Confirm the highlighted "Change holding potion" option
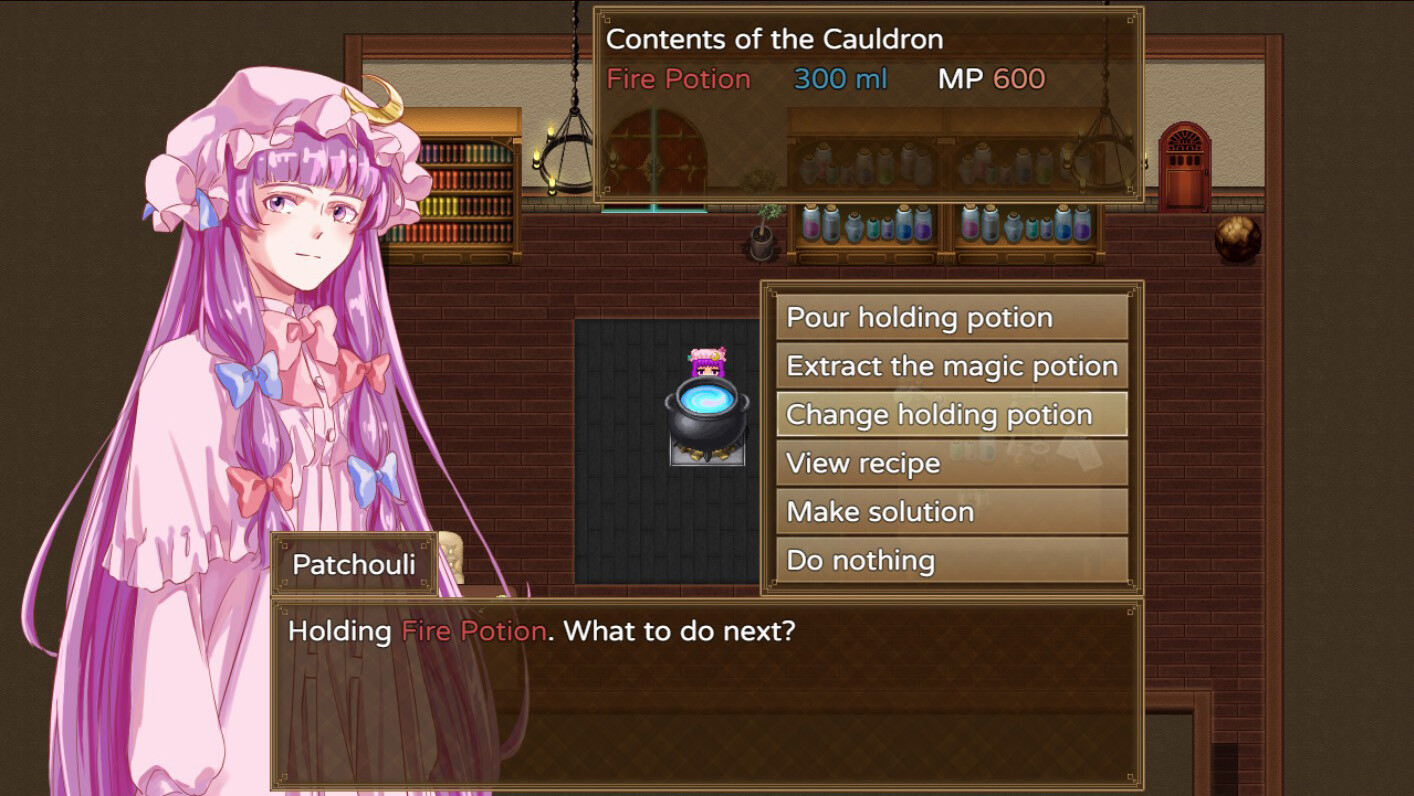 click(950, 414)
